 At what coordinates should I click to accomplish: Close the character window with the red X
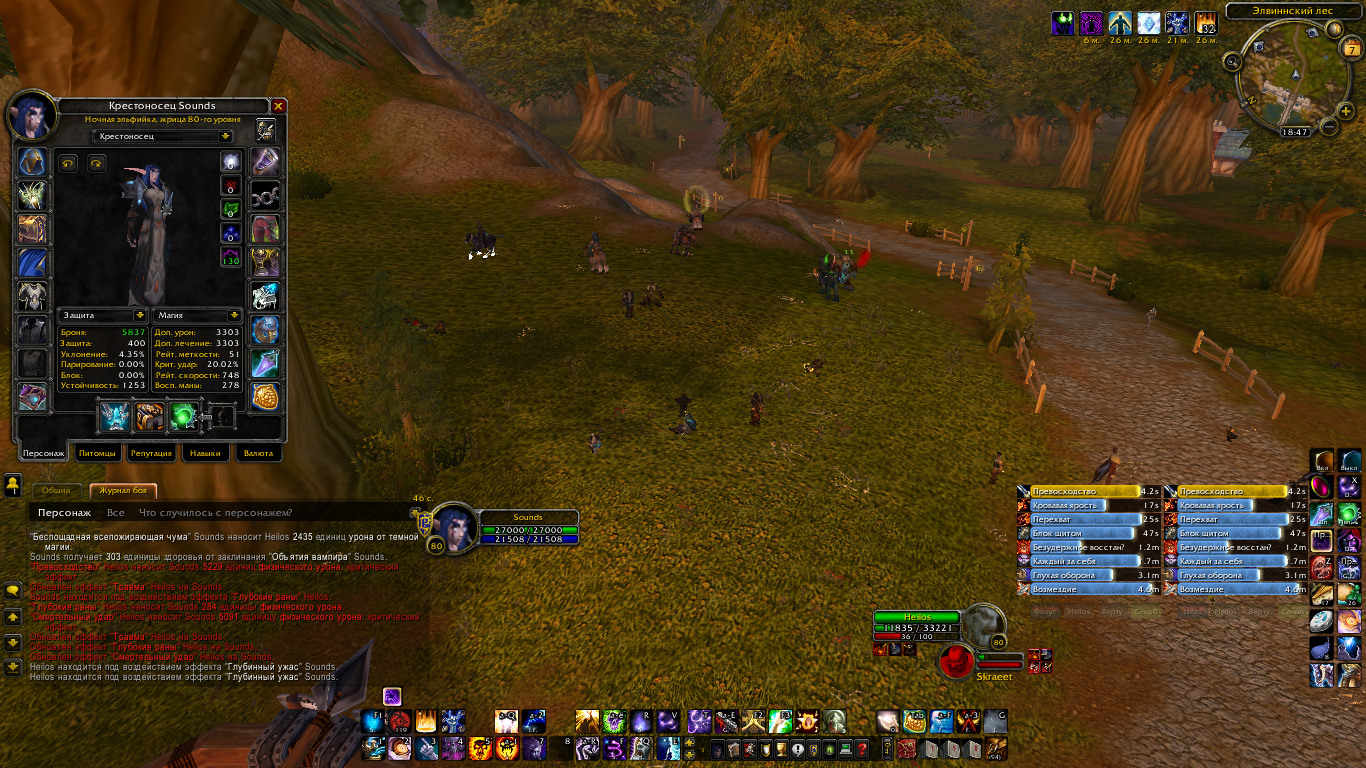[x=279, y=106]
